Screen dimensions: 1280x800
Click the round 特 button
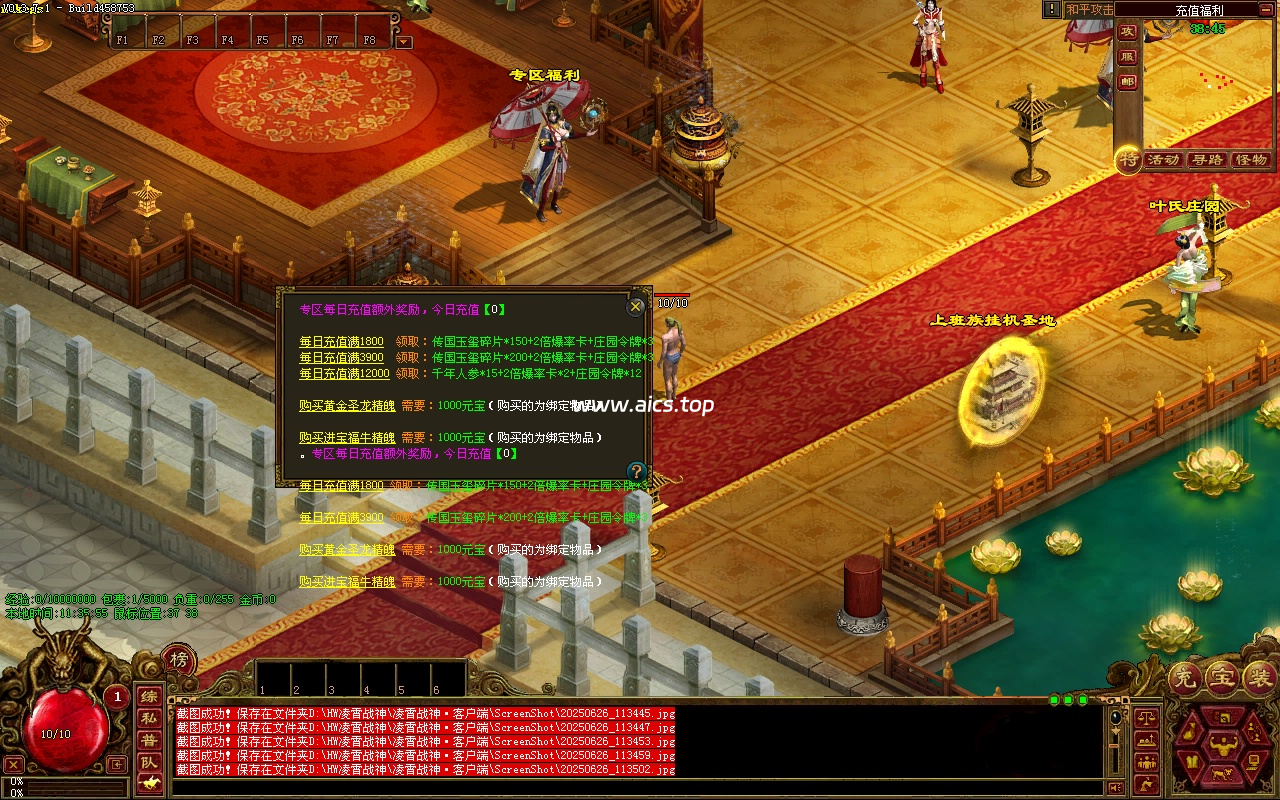[x=1129, y=159]
